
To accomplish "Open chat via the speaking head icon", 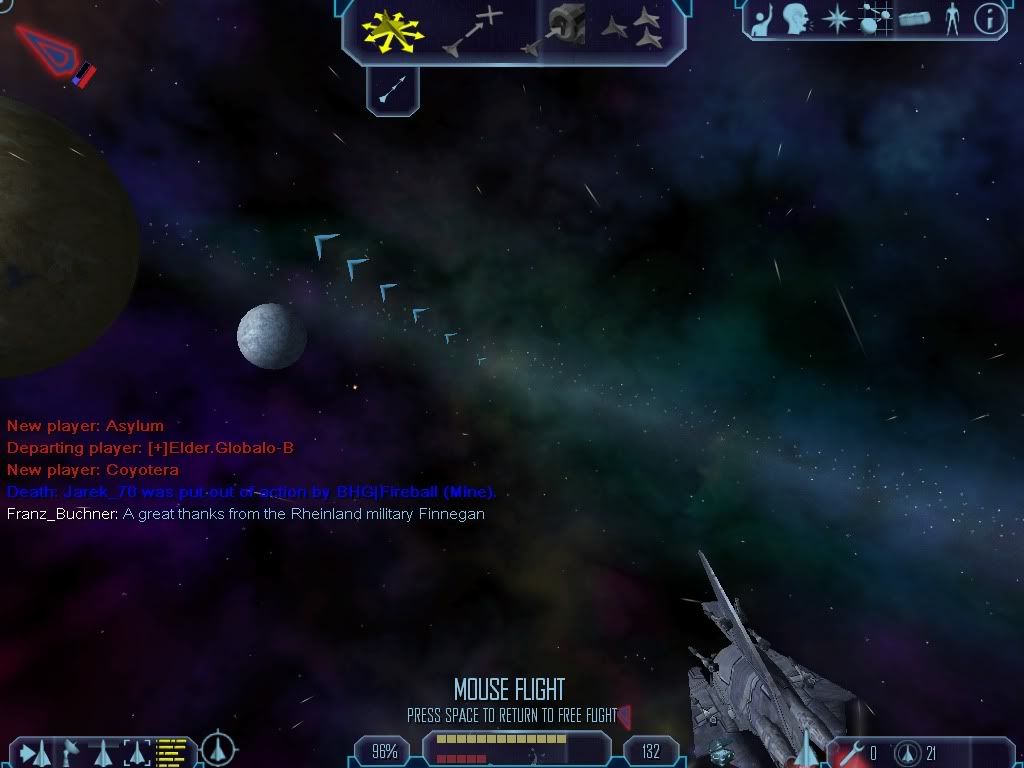I will (x=796, y=19).
